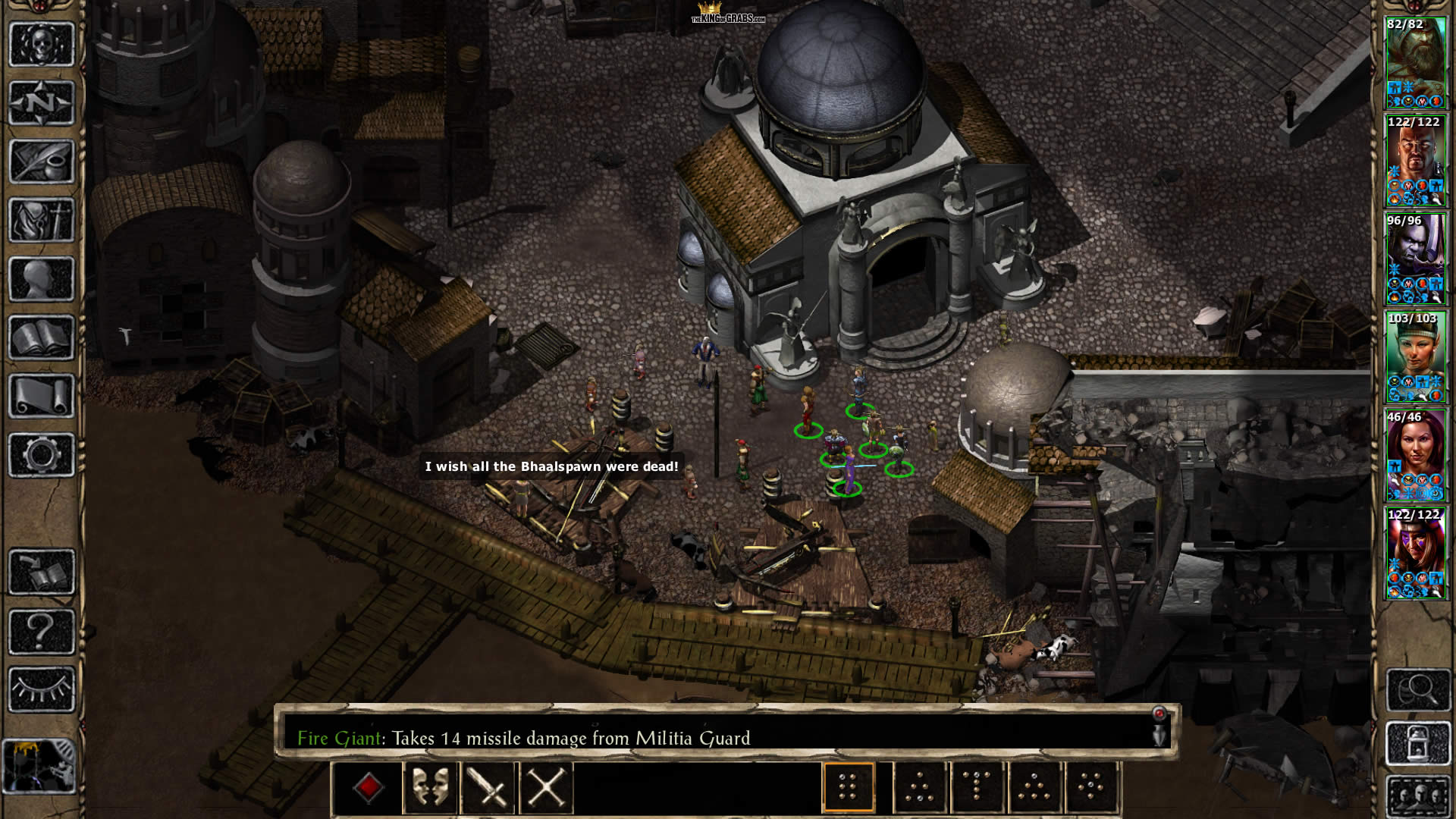Open the journal quill icon
Viewport: 1456px width, 819px height.
point(41,162)
